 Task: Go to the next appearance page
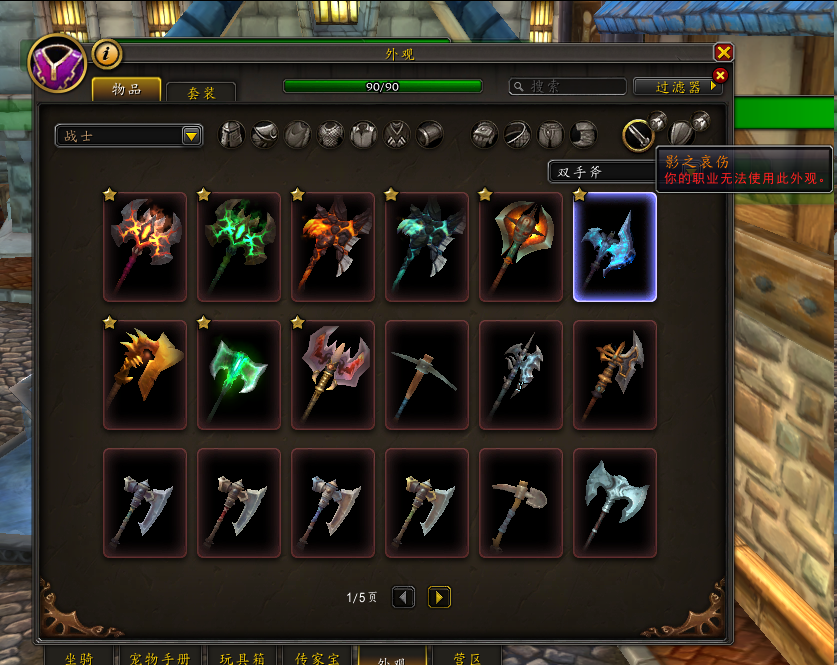439,597
